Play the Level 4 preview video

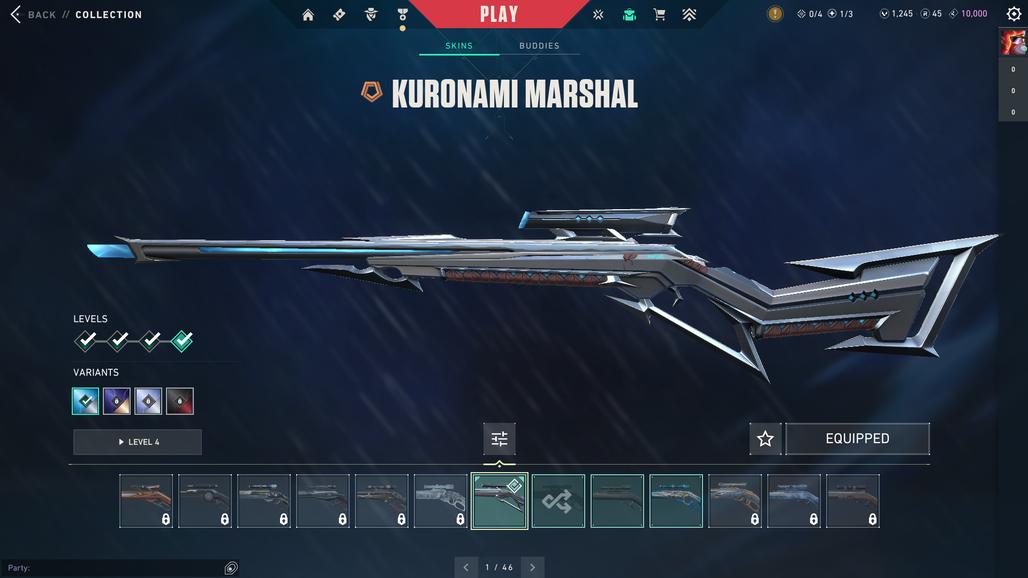tap(137, 442)
